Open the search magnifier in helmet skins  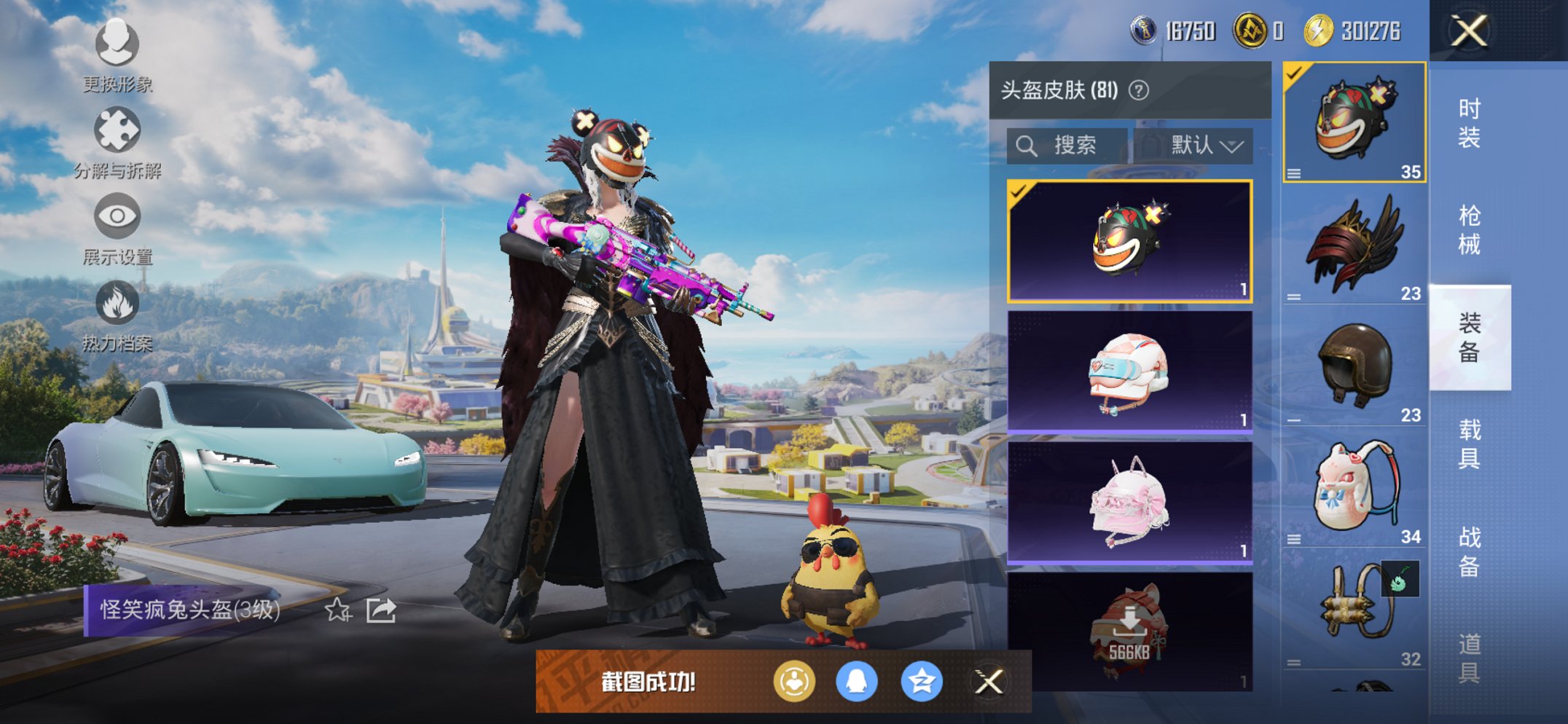(x=1027, y=145)
